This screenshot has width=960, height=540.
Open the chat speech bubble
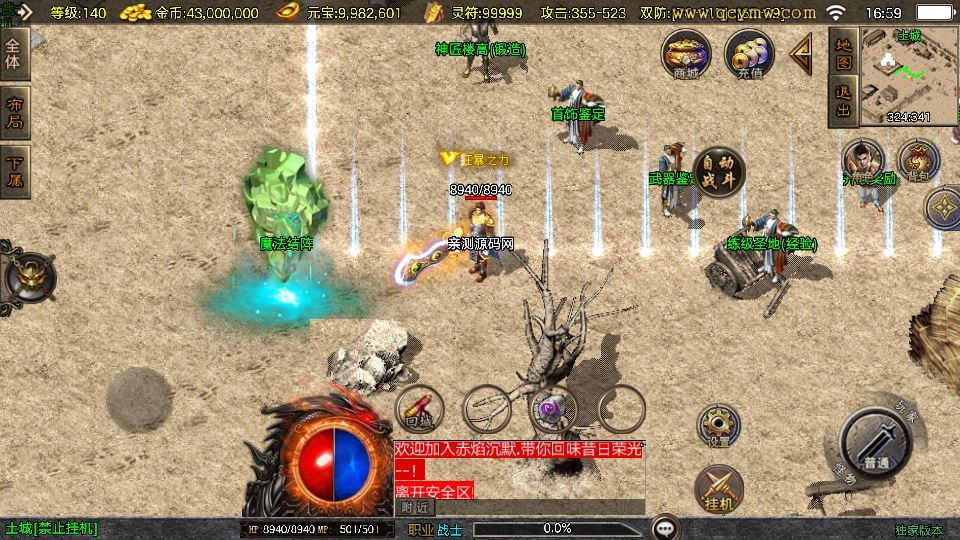(665, 527)
